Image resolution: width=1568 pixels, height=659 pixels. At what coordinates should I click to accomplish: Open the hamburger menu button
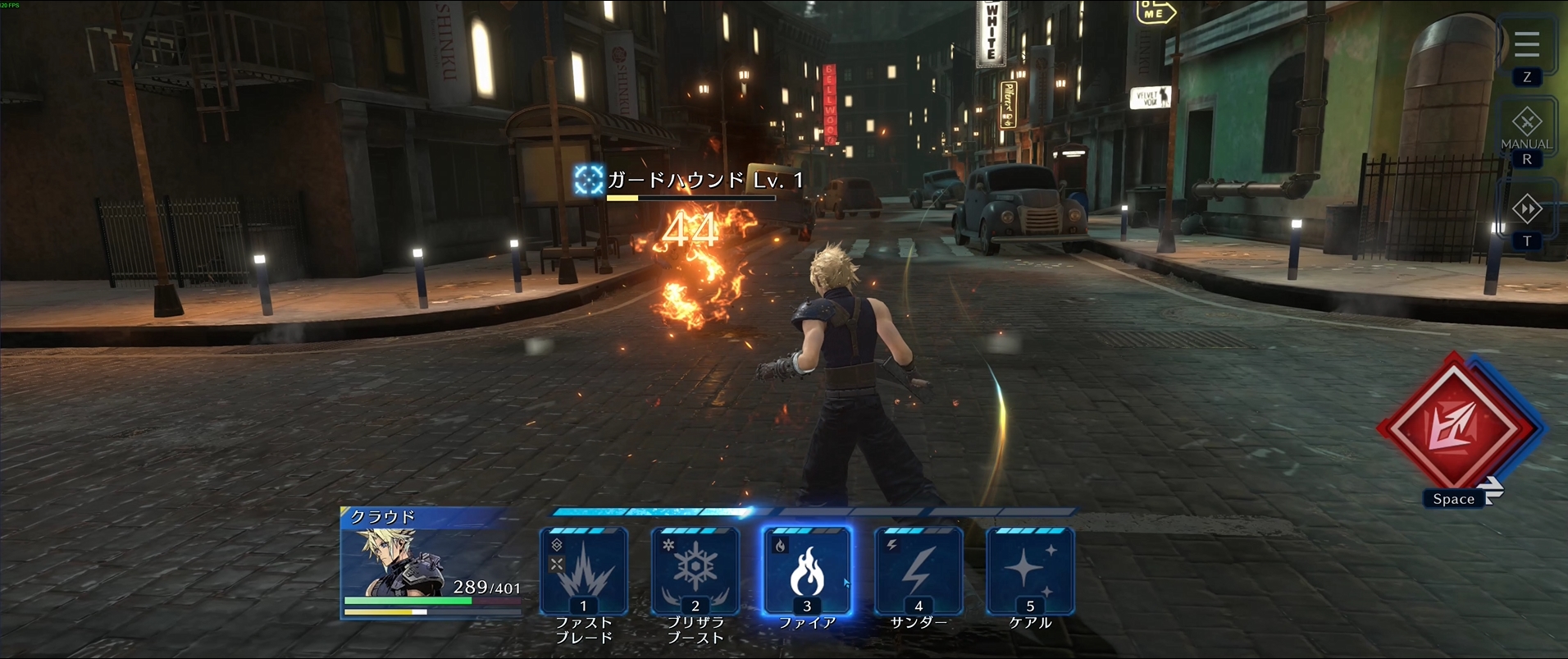pyautogui.click(x=1526, y=44)
